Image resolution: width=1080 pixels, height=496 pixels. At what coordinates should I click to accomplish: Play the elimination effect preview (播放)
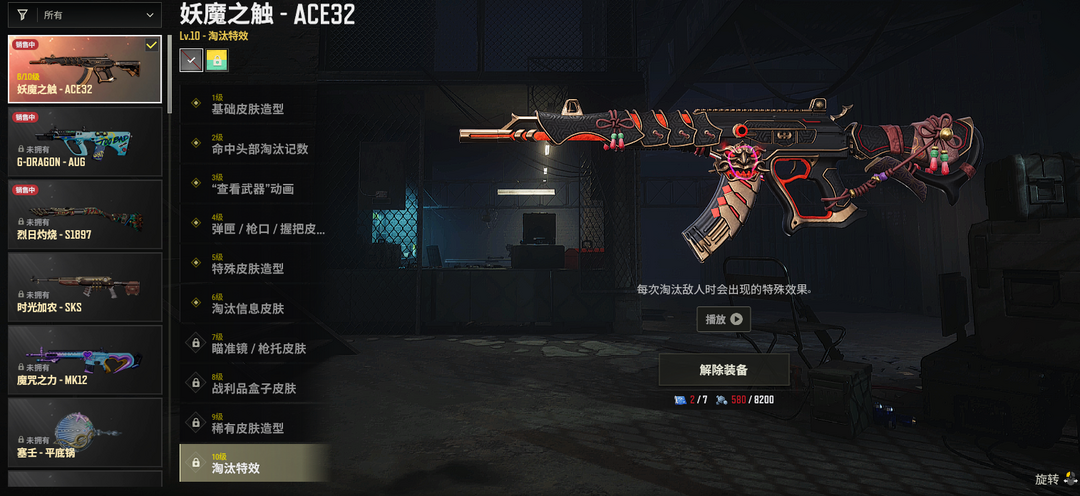coord(723,319)
